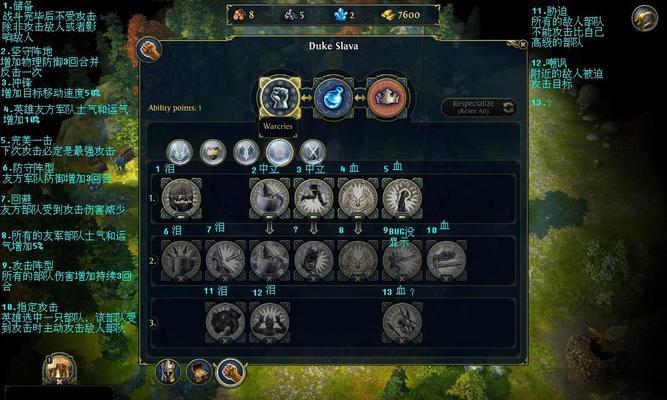Select the Warcries fist category

(280, 97)
